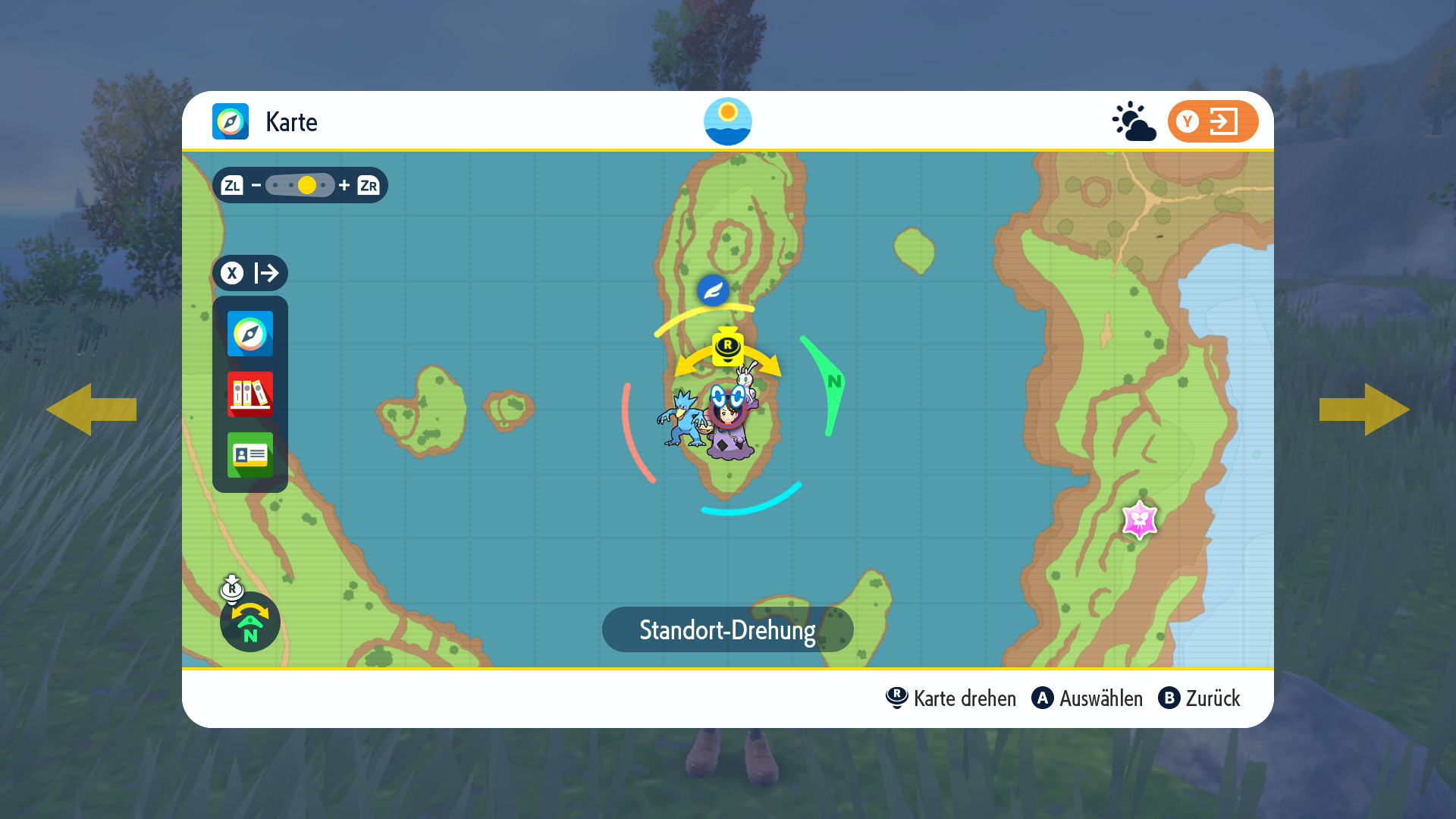Choose the Auswählen option
The image size is (1456, 819).
pos(1087,698)
